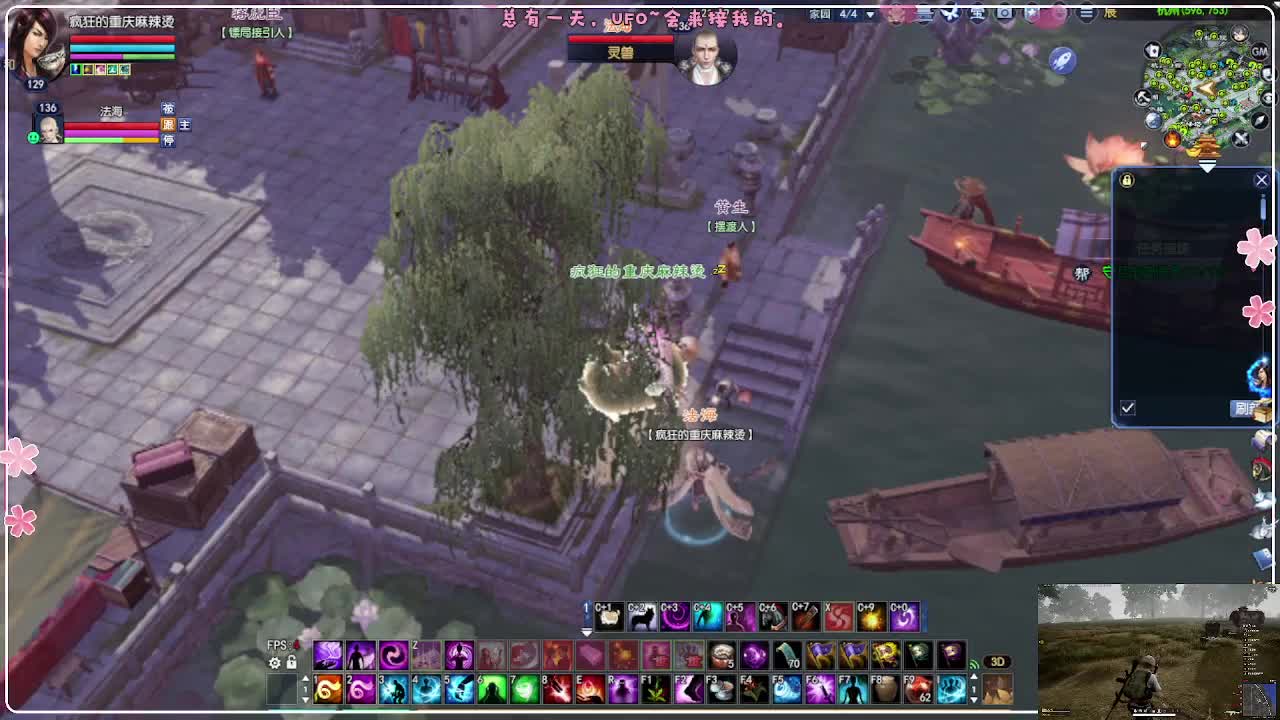1280x720 pixels.
Task: Collapse the quest panel using its top arrow
Action: tap(1207, 166)
